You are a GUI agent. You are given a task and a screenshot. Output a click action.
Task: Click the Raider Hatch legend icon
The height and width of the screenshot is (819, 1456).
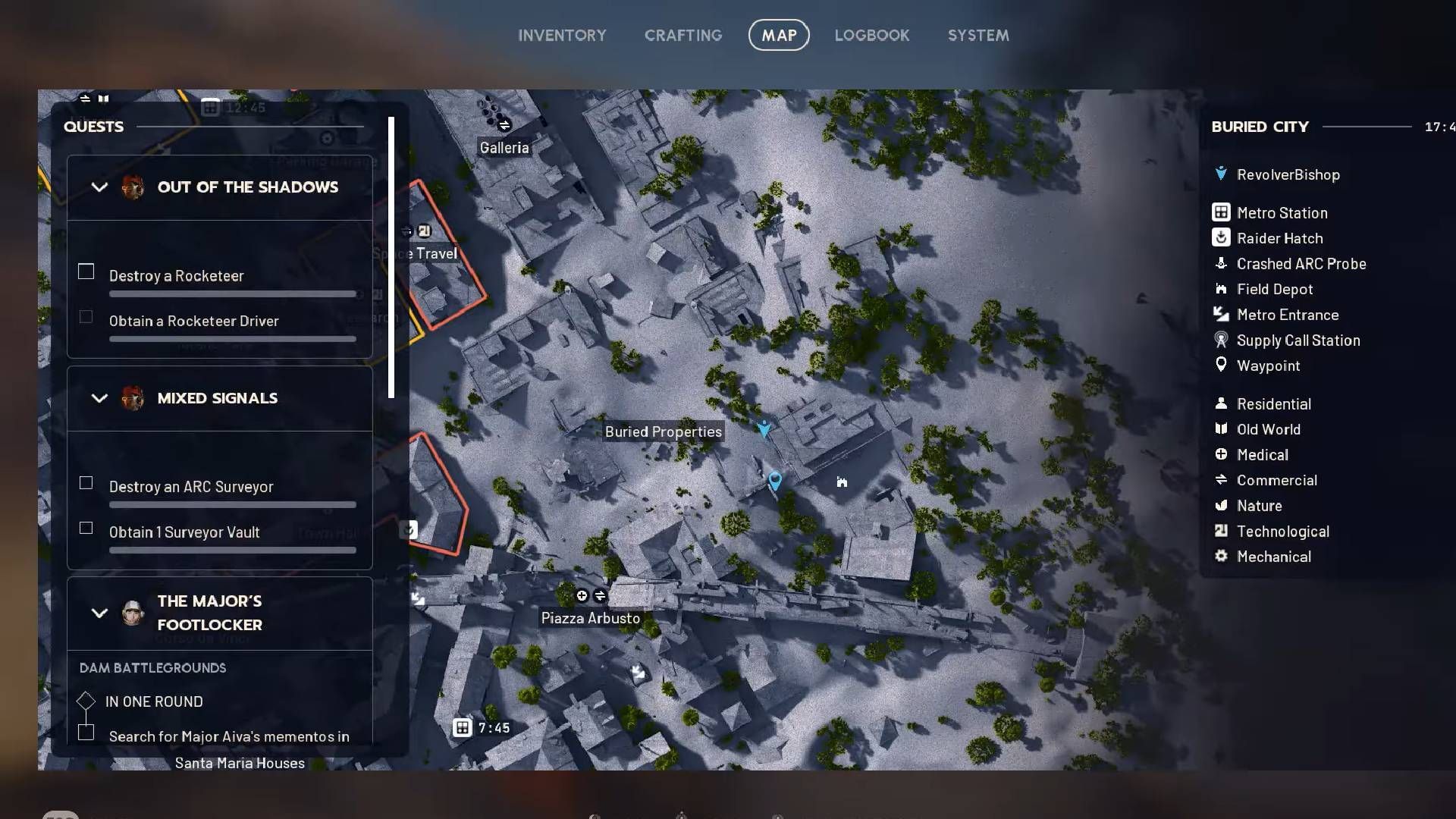coord(1222,237)
